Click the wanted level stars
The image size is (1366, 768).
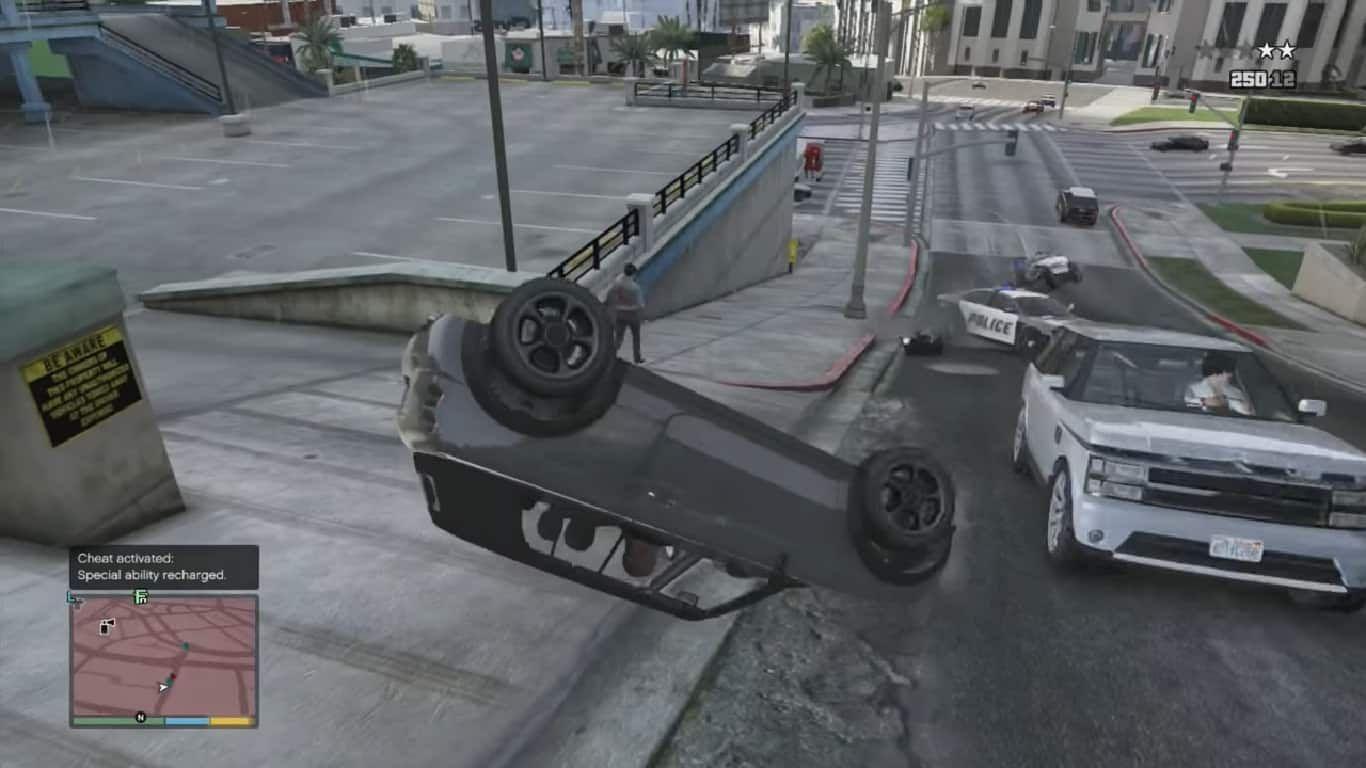click(x=1276, y=50)
